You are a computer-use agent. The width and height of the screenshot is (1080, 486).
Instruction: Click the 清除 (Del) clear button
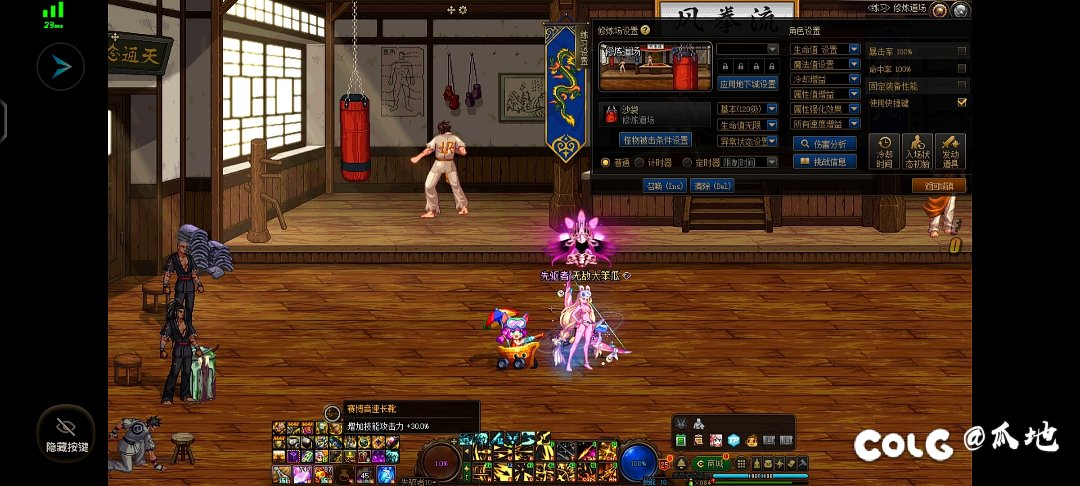click(711, 185)
